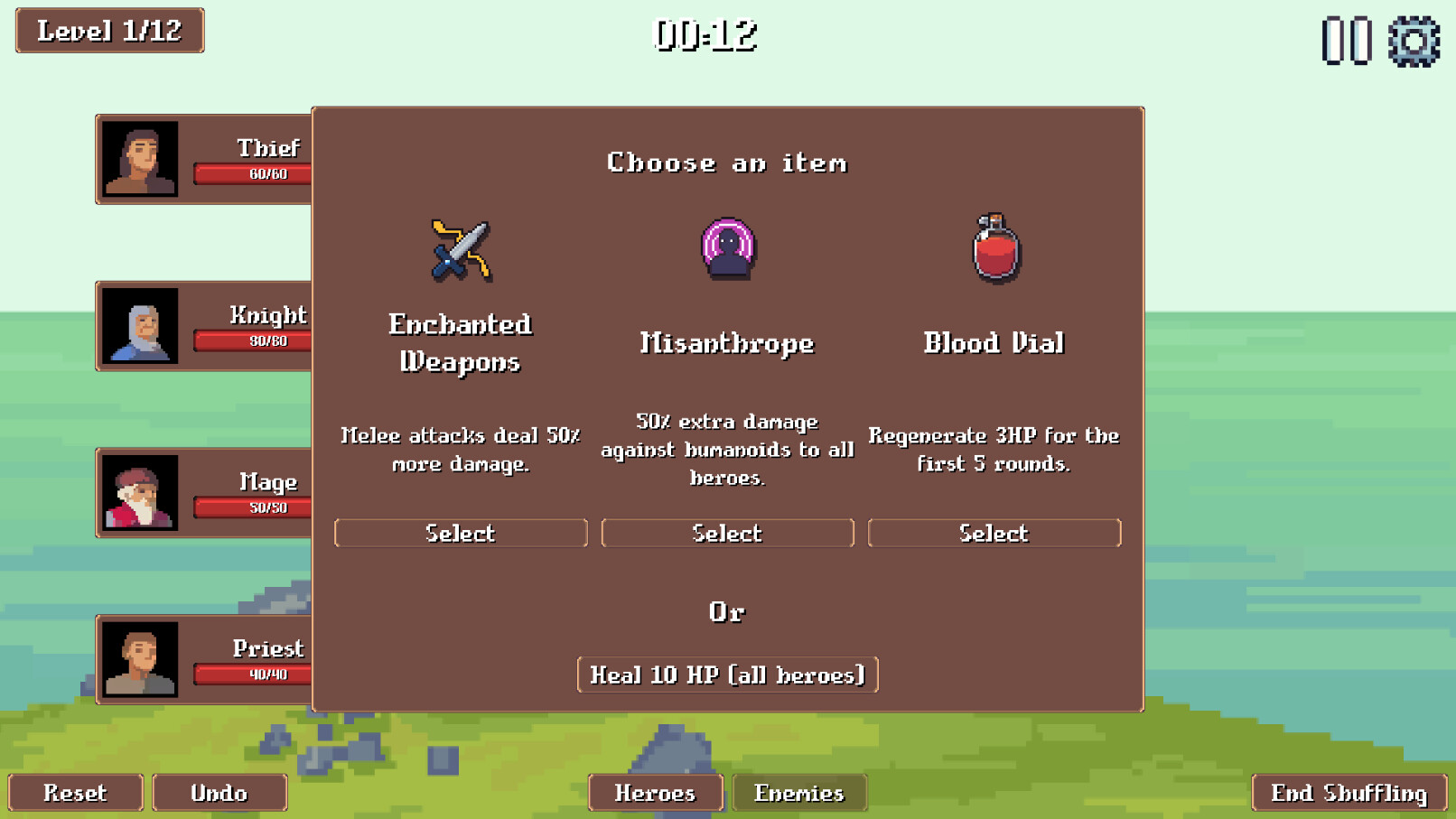Image resolution: width=1456 pixels, height=819 pixels.
Task: Click the Misanthrope hooded figure icon
Action: point(727,250)
